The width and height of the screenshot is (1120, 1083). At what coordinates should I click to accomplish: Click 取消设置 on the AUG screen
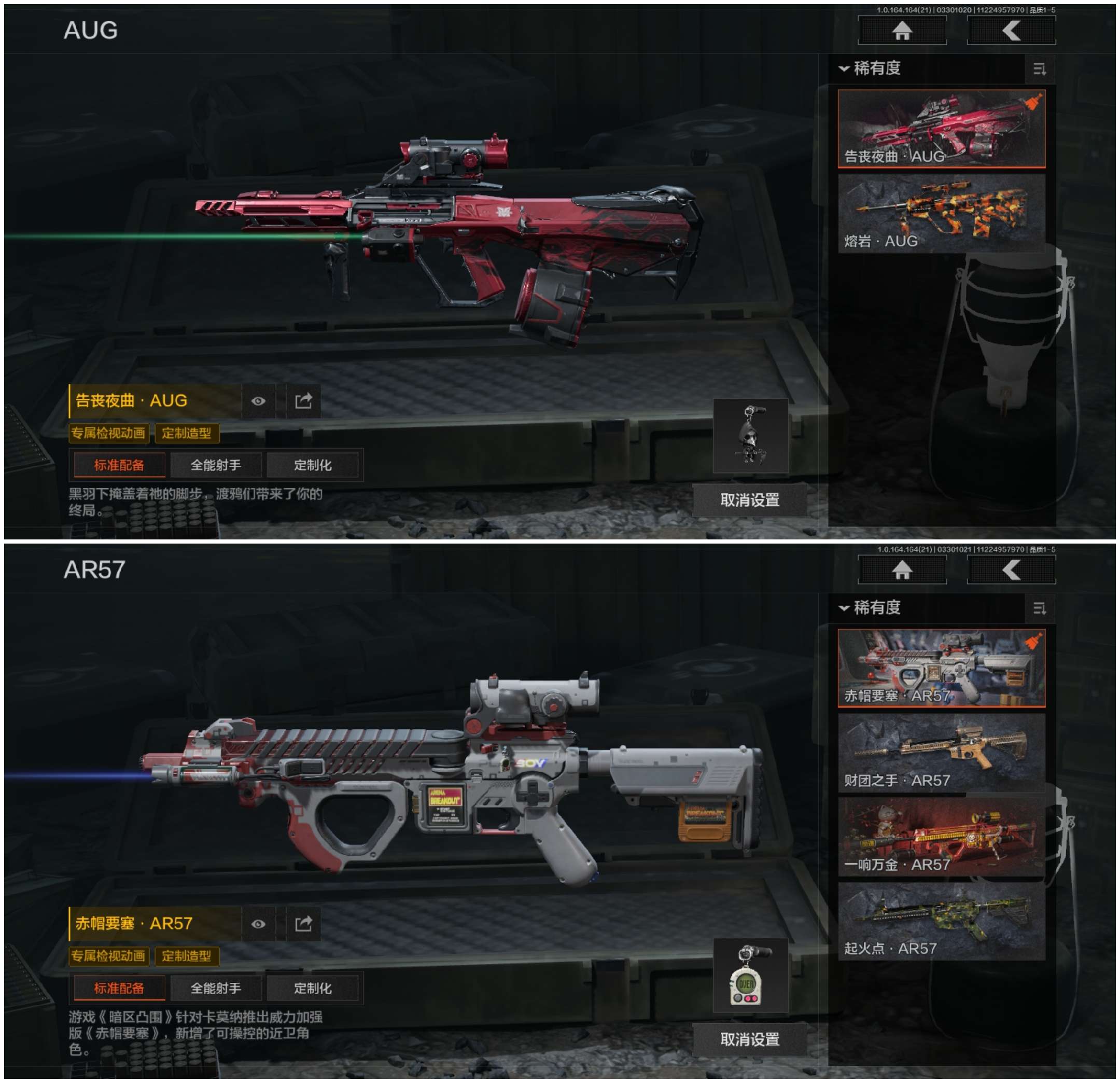750,500
